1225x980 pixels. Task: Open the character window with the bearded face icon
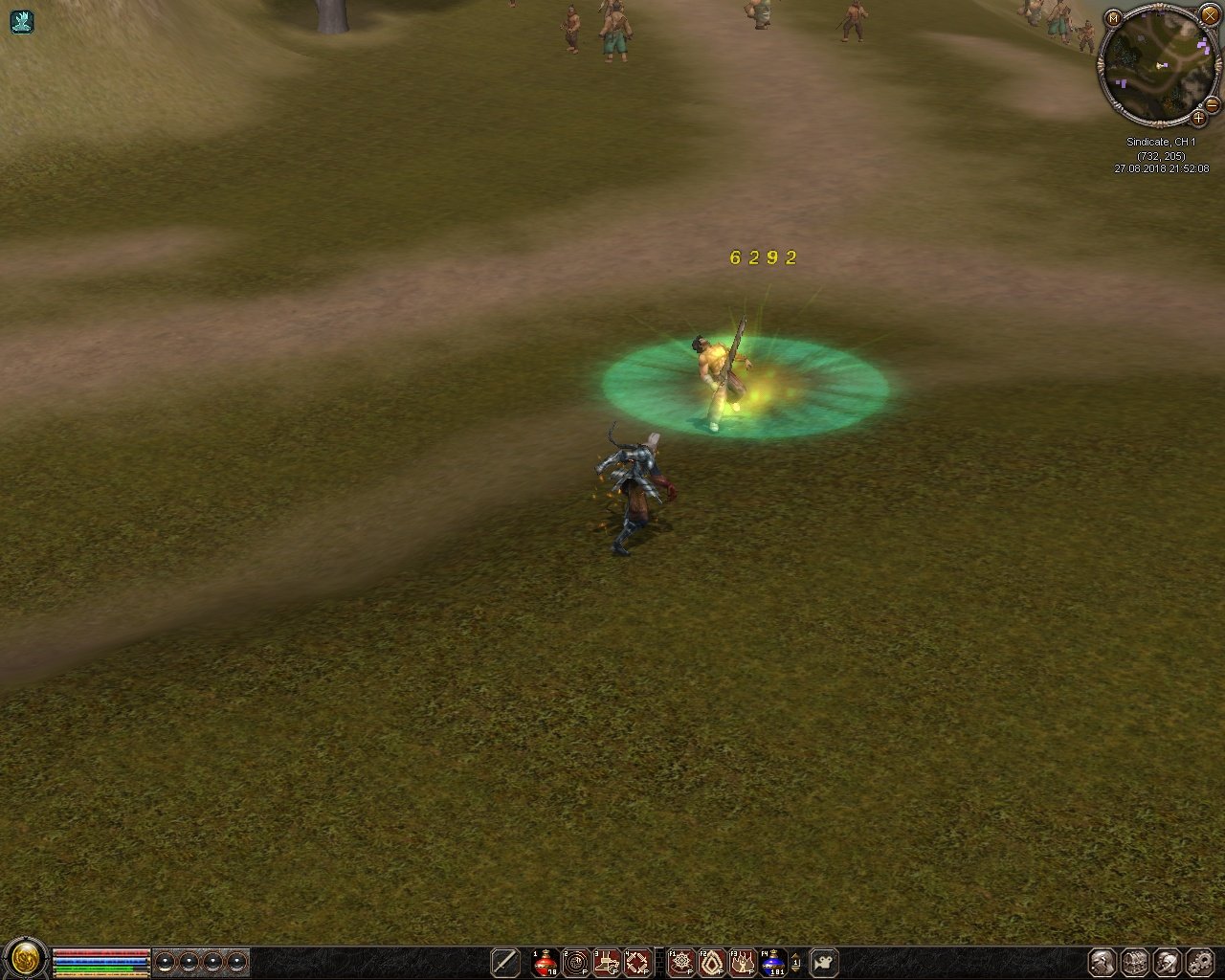point(1102,962)
